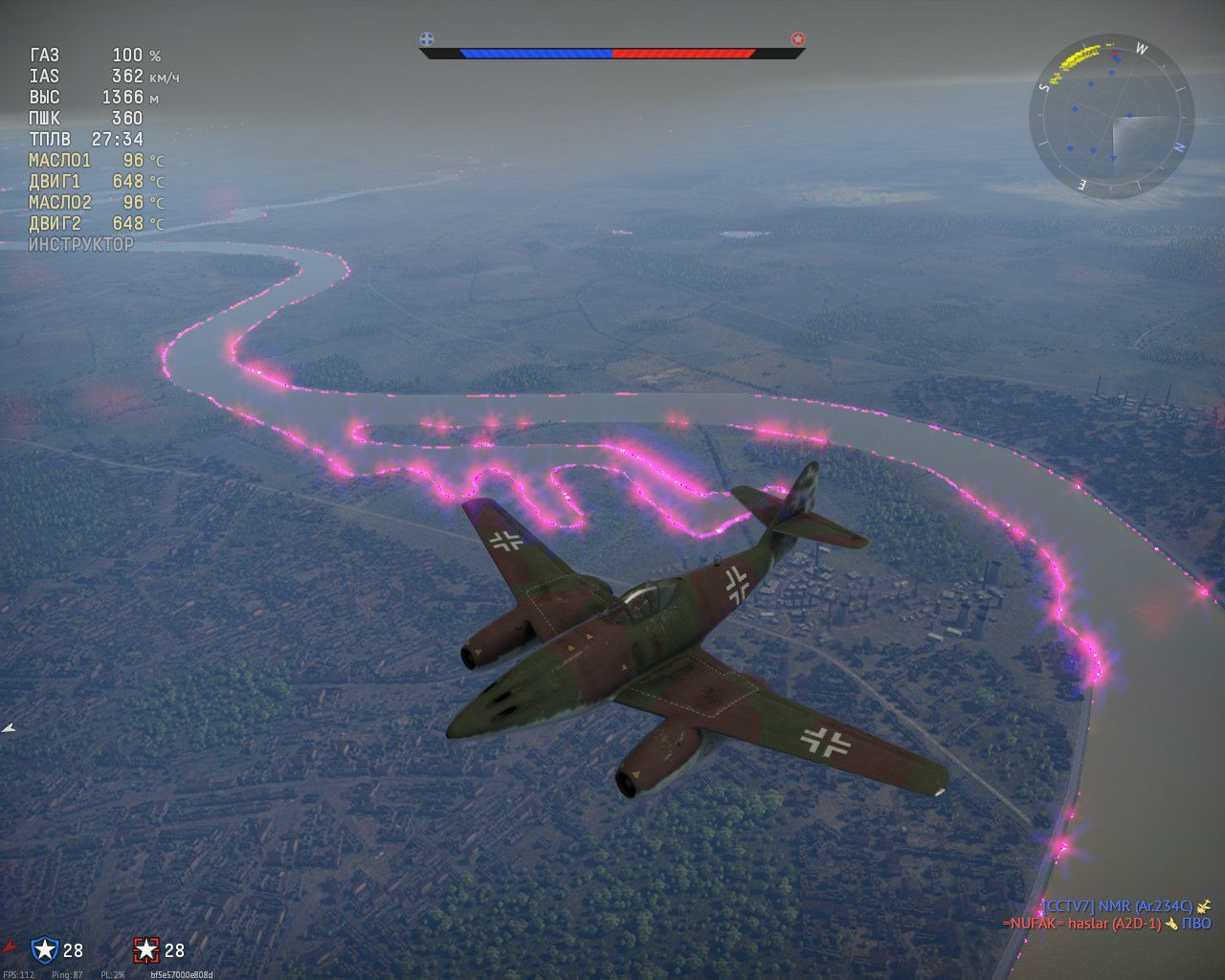This screenshot has width=1225, height=980.
Task: Click the red star team counter icon
Action: (x=145, y=949)
